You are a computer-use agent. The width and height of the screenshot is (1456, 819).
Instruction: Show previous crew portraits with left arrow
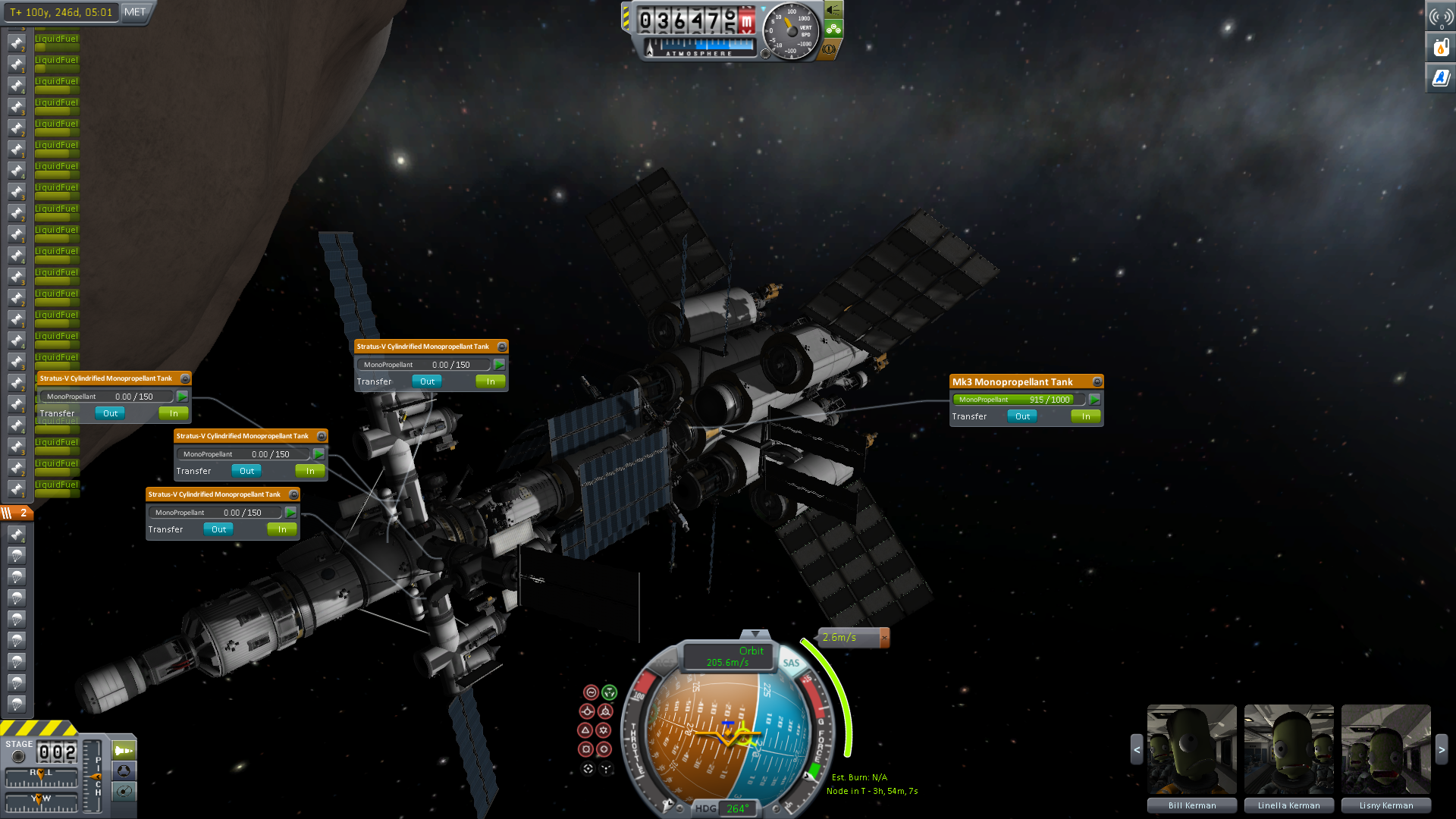pos(1137,750)
